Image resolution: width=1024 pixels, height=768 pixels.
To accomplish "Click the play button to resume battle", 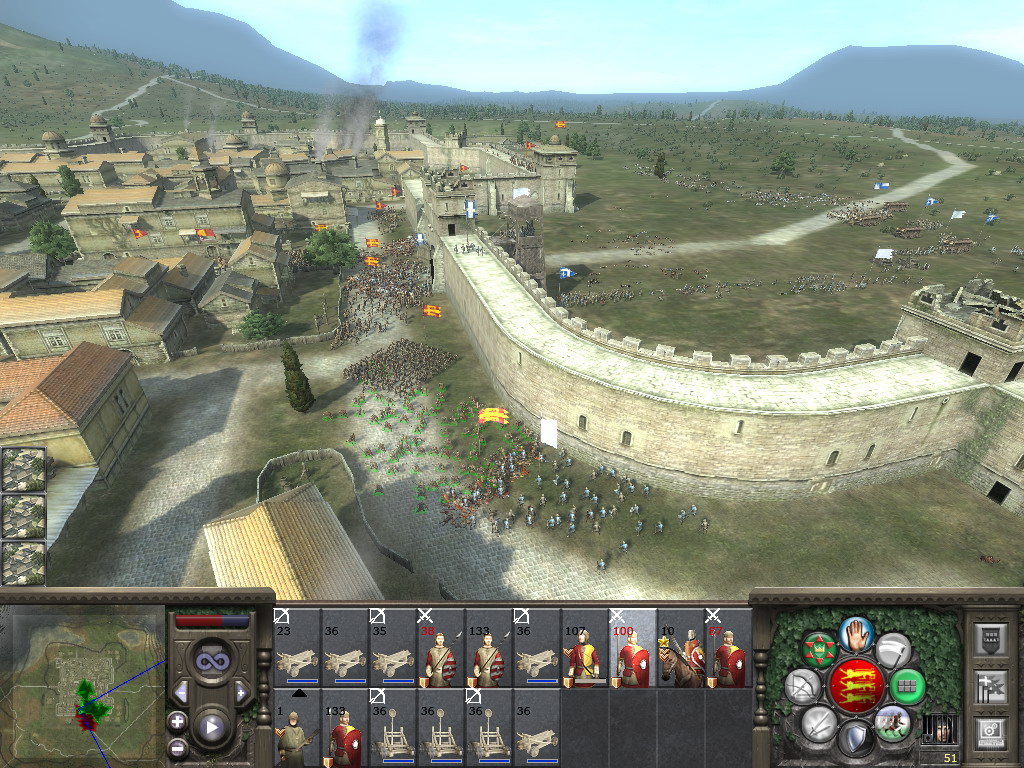I will (211, 727).
